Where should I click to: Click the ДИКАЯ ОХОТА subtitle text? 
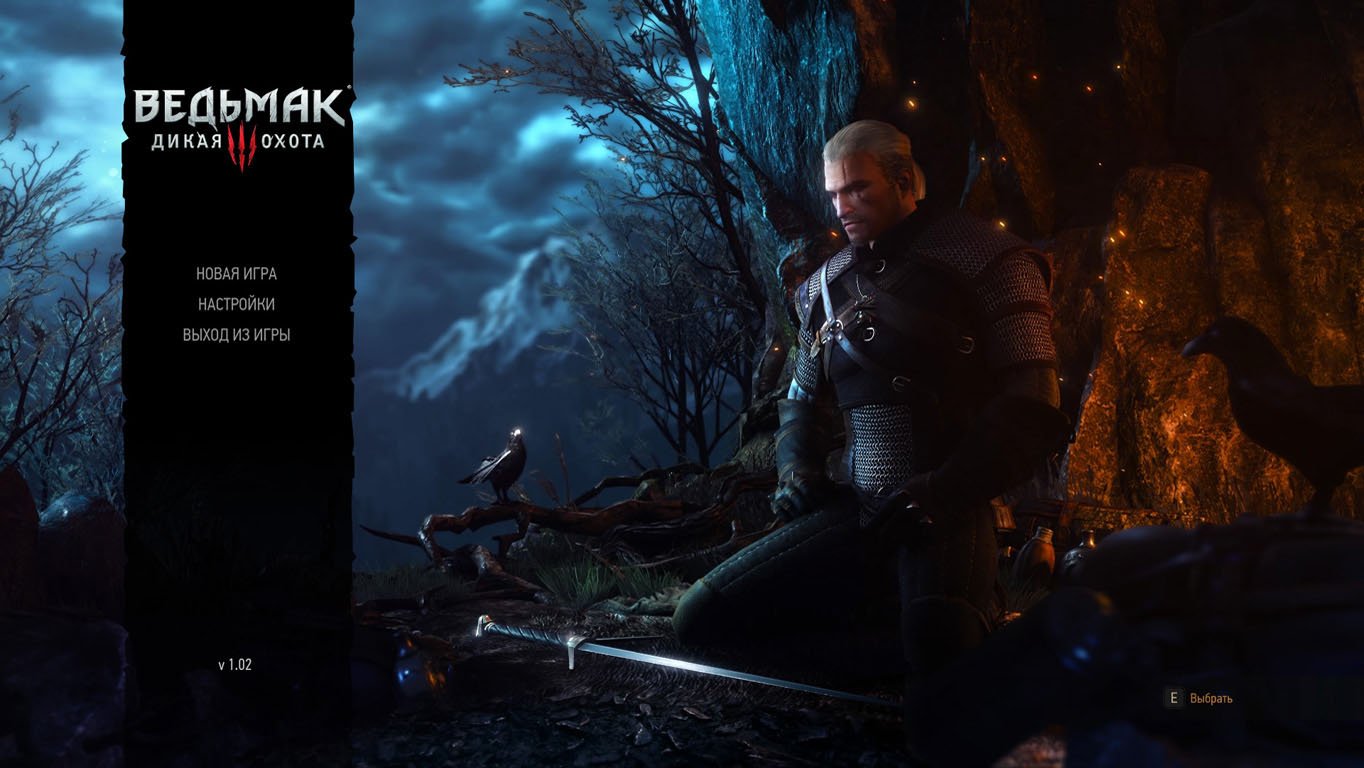240,142
